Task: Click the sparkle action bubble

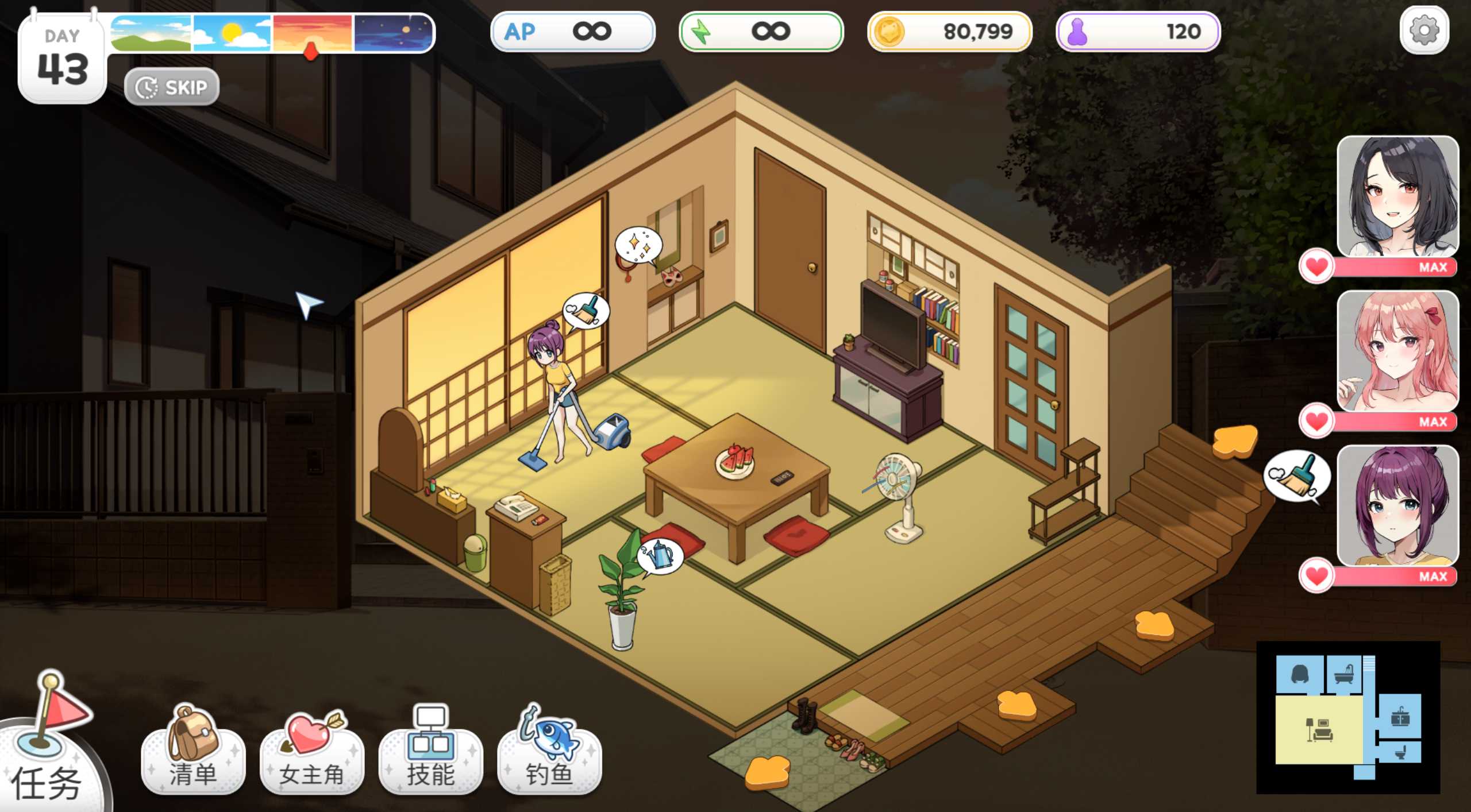Action: [x=638, y=244]
